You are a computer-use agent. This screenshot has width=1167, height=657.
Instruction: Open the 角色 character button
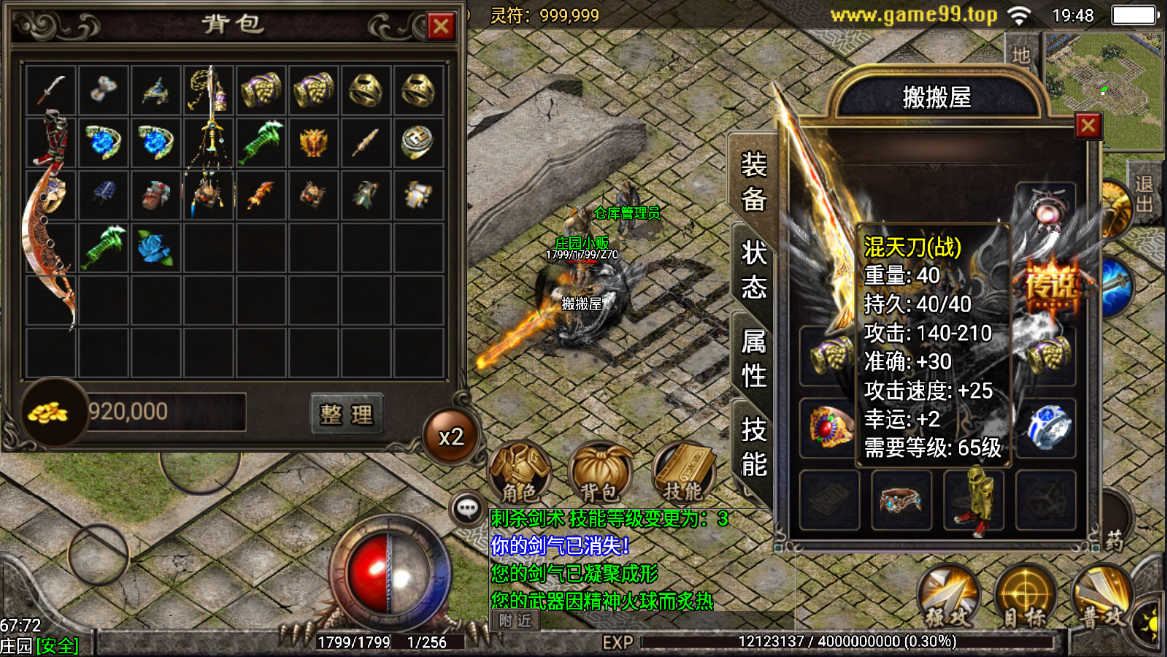518,472
